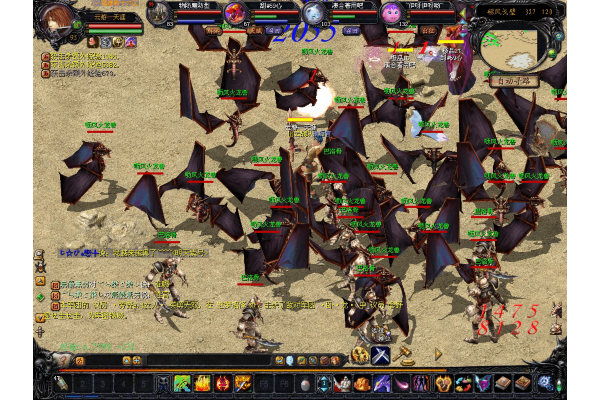Use the flame skill in the hotbar
The height and width of the screenshot is (400, 600).
(203, 383)
